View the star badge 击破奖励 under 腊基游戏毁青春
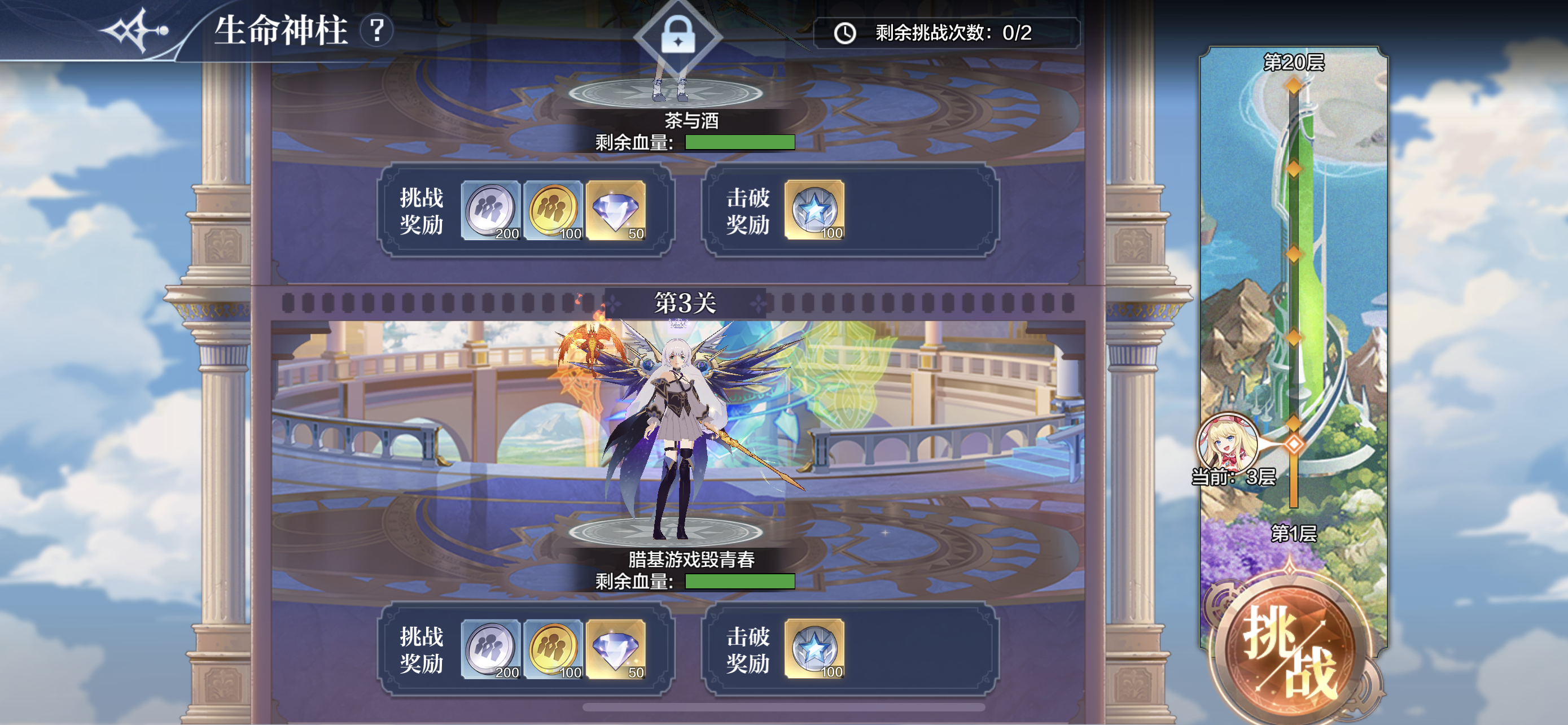Screen dimensions: 1568x725 814,649
